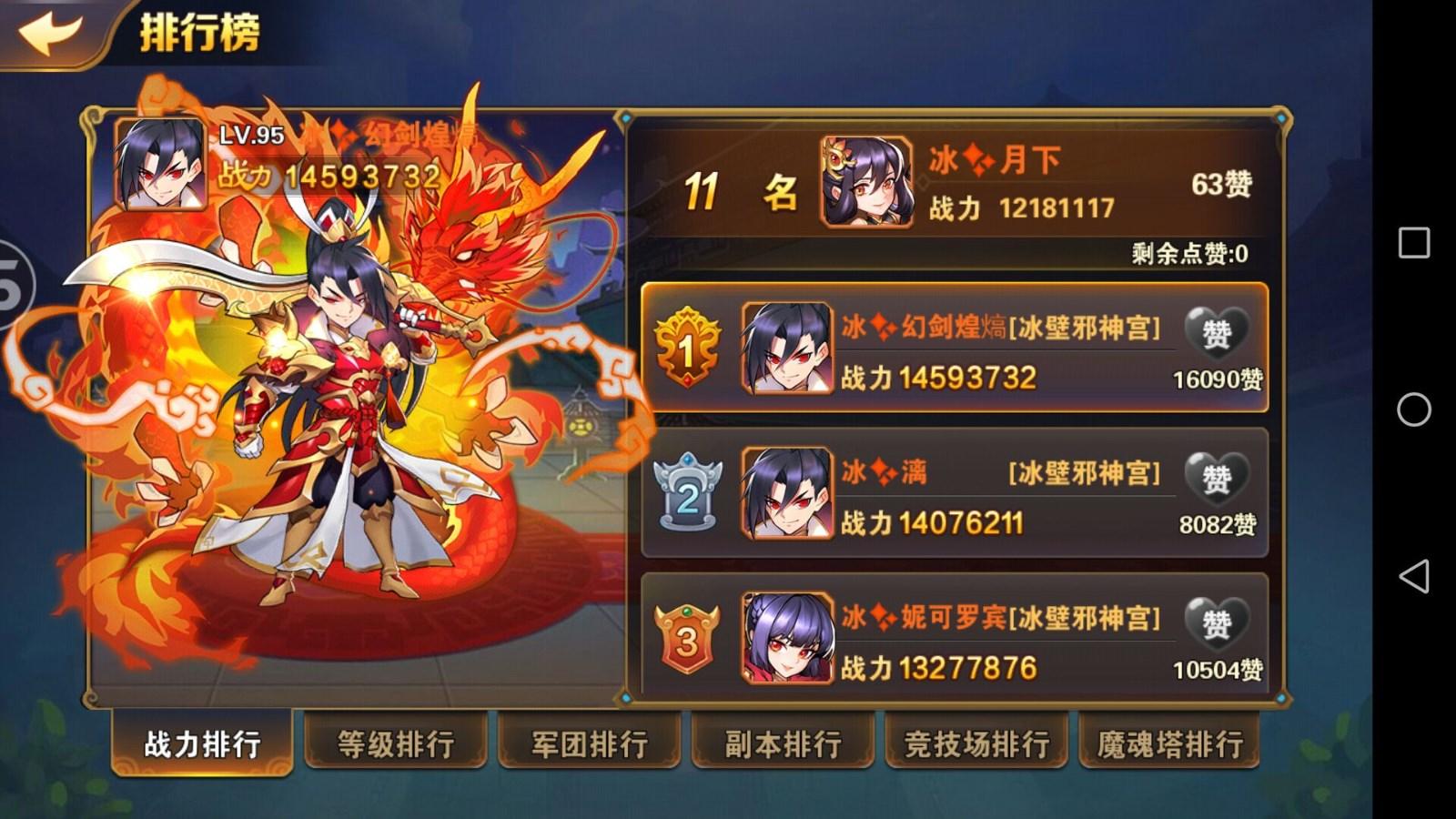Open the 竞技场排行 ranking
Screen dimensions: 1456x819
(x=977, y=743)
